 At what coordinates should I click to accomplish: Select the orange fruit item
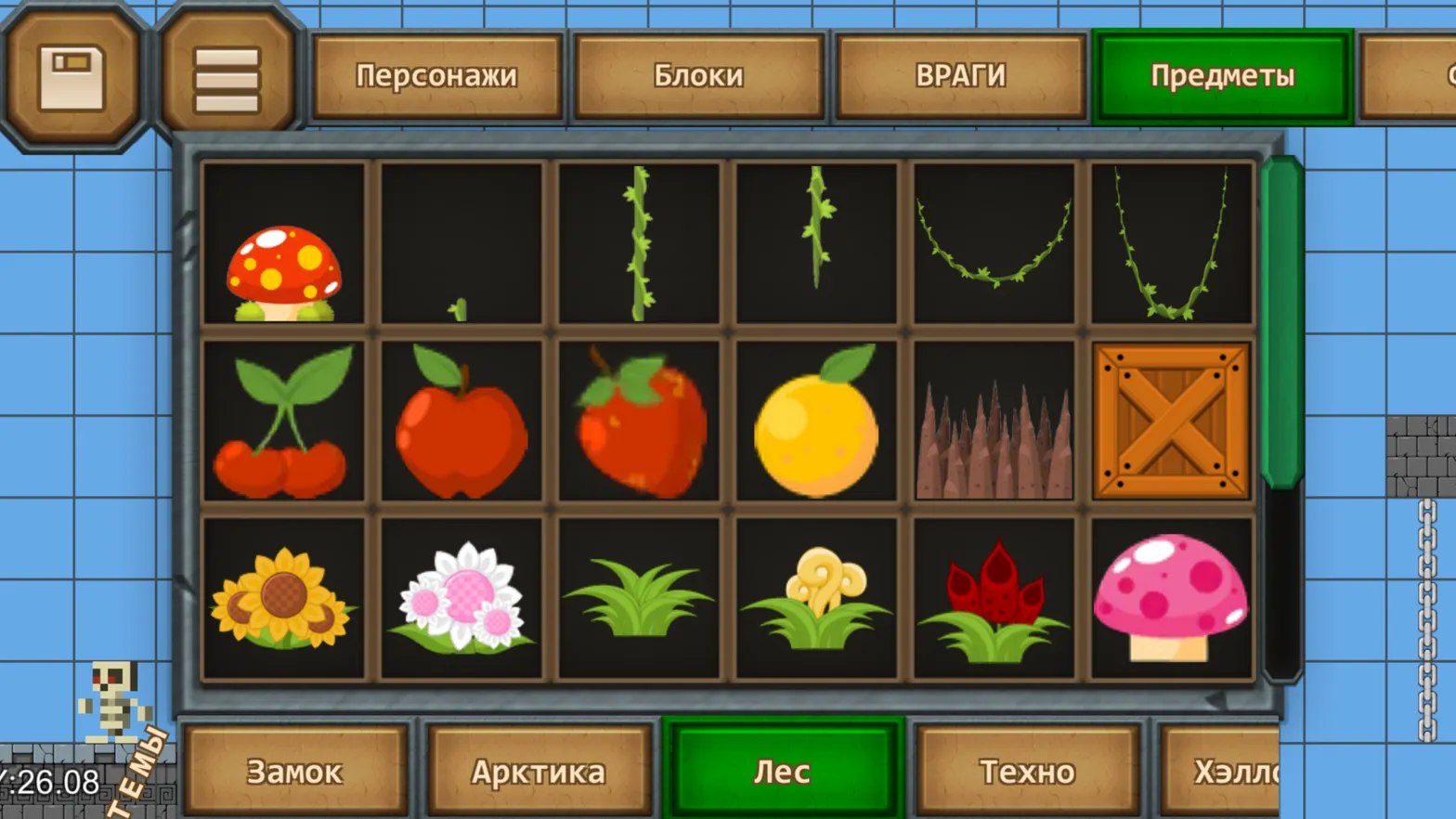(815, 422)
